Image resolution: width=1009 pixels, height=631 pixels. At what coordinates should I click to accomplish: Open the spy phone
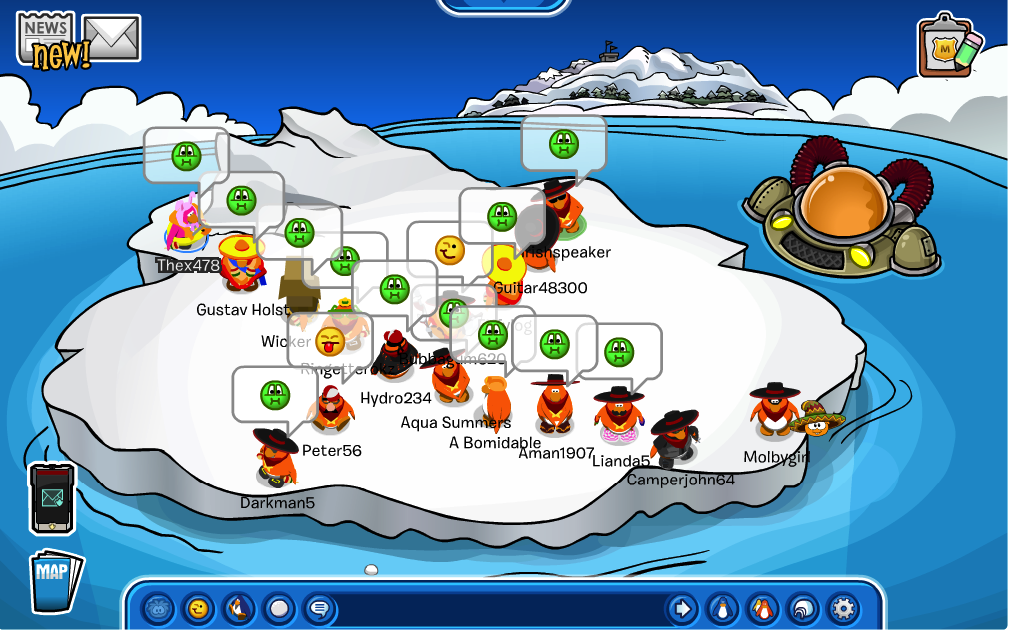51,498
